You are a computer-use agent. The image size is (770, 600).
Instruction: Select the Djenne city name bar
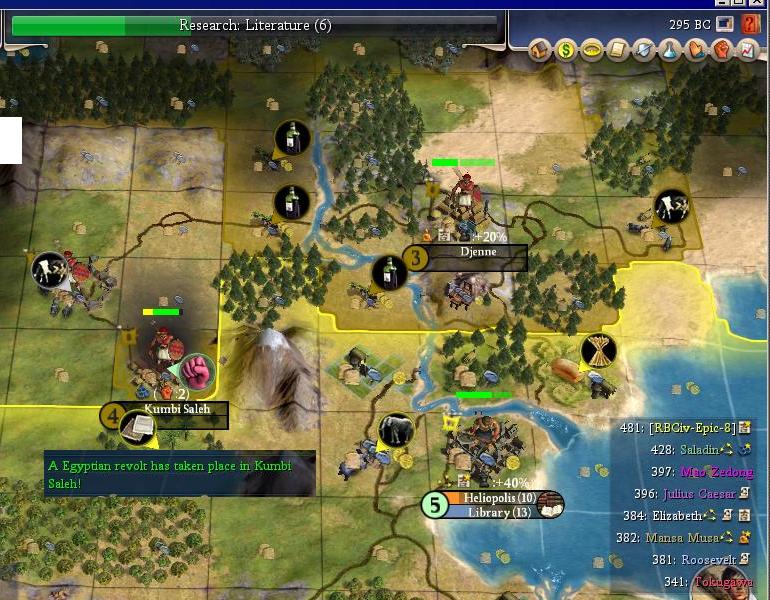pos(477,257)
